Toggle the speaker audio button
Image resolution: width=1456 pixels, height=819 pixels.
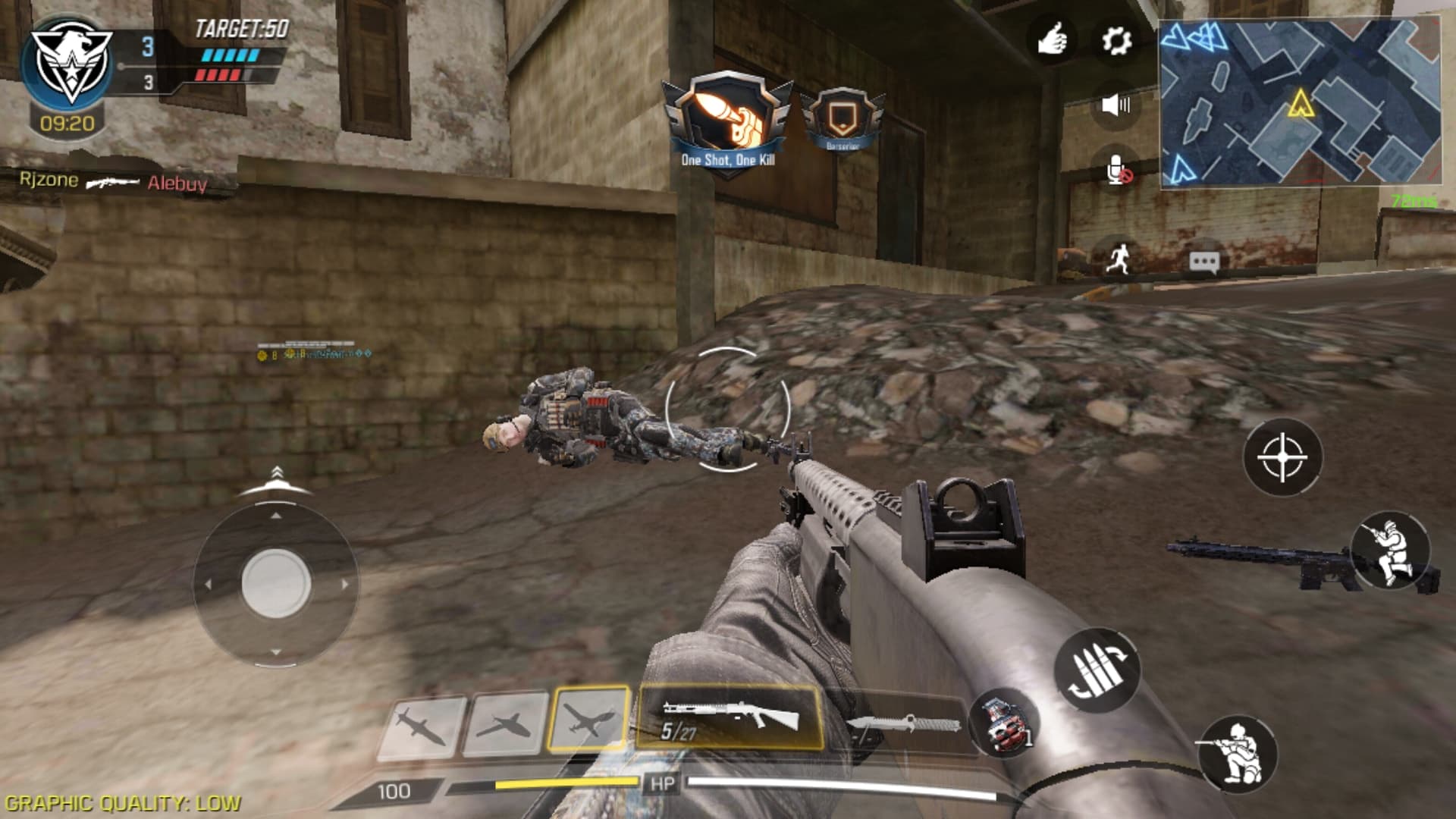click(x=1116, y=105)
